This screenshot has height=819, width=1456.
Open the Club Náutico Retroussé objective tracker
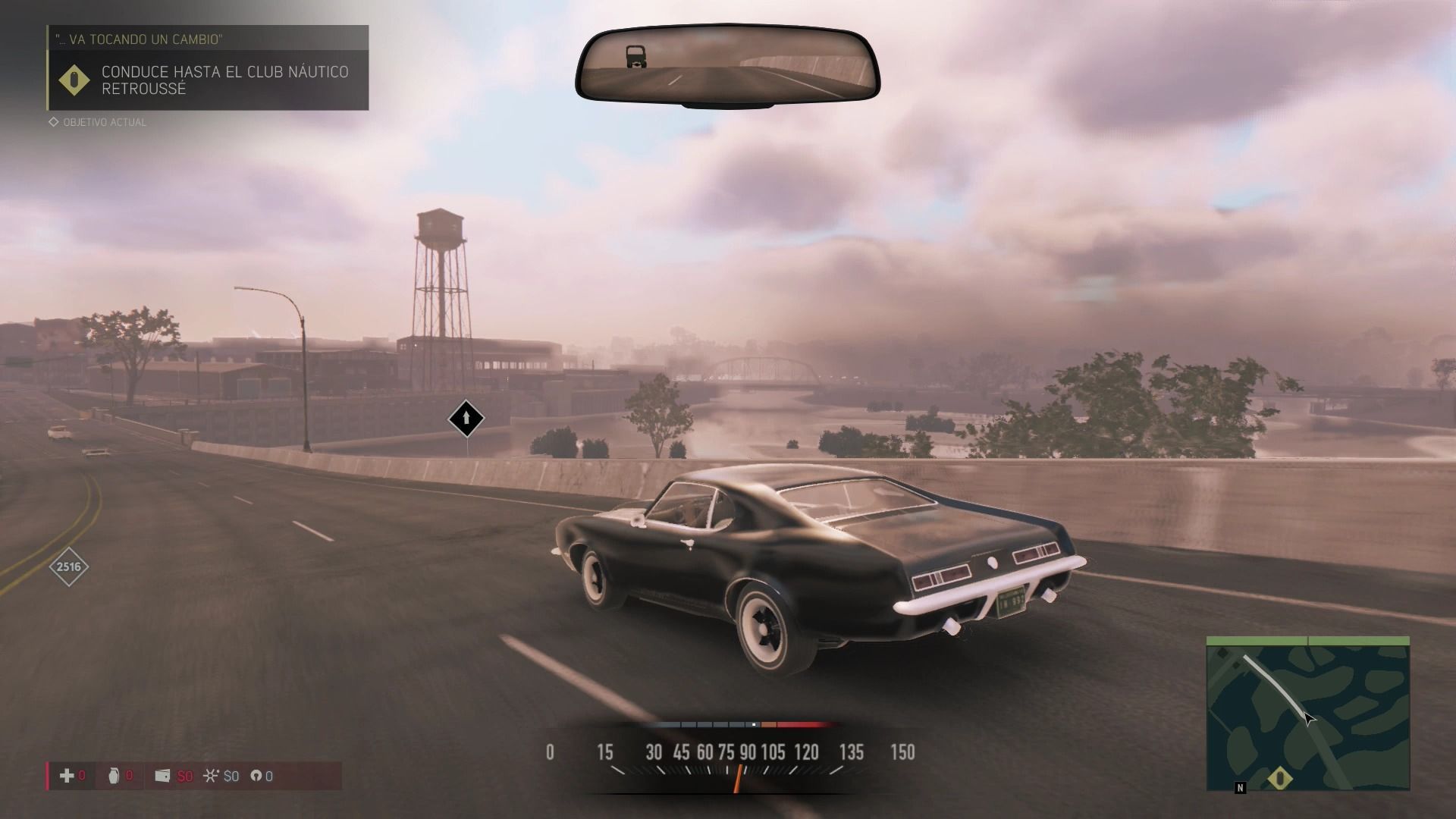click(225, 80)
